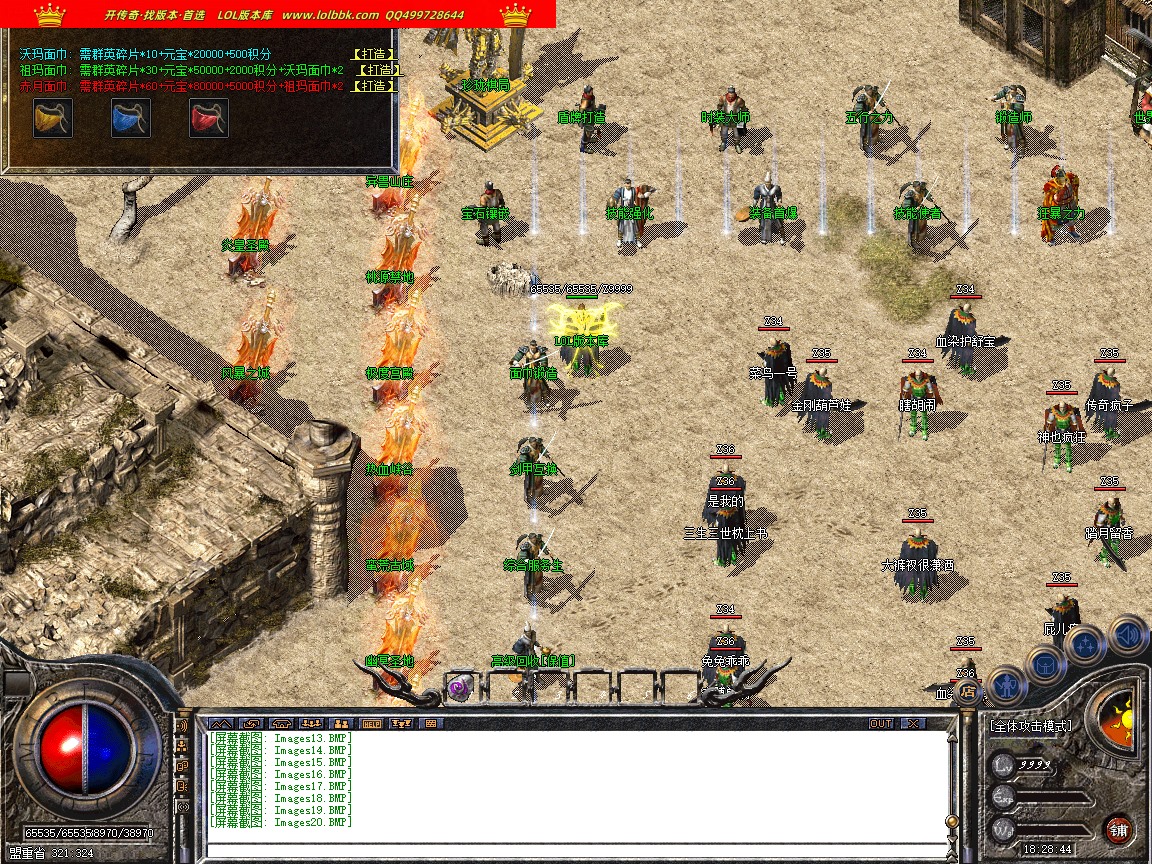Screen dimensions: 1152x864
Task: Select the yellow face scarf icon
Action: 52,118
